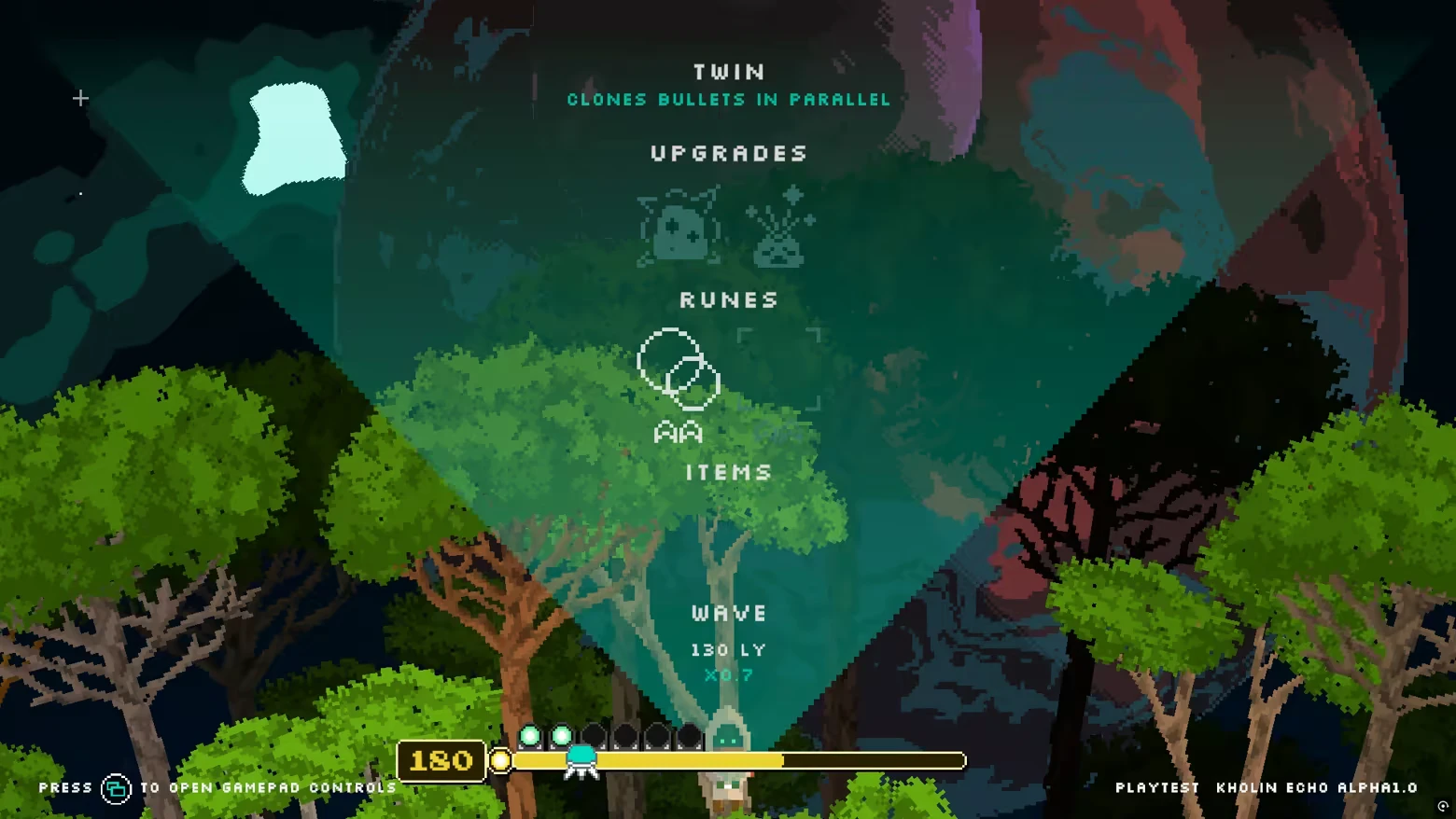The image size is (1456, 819).
Task: Toggle the first lit teal orb slot
Action: pos(528,736)
